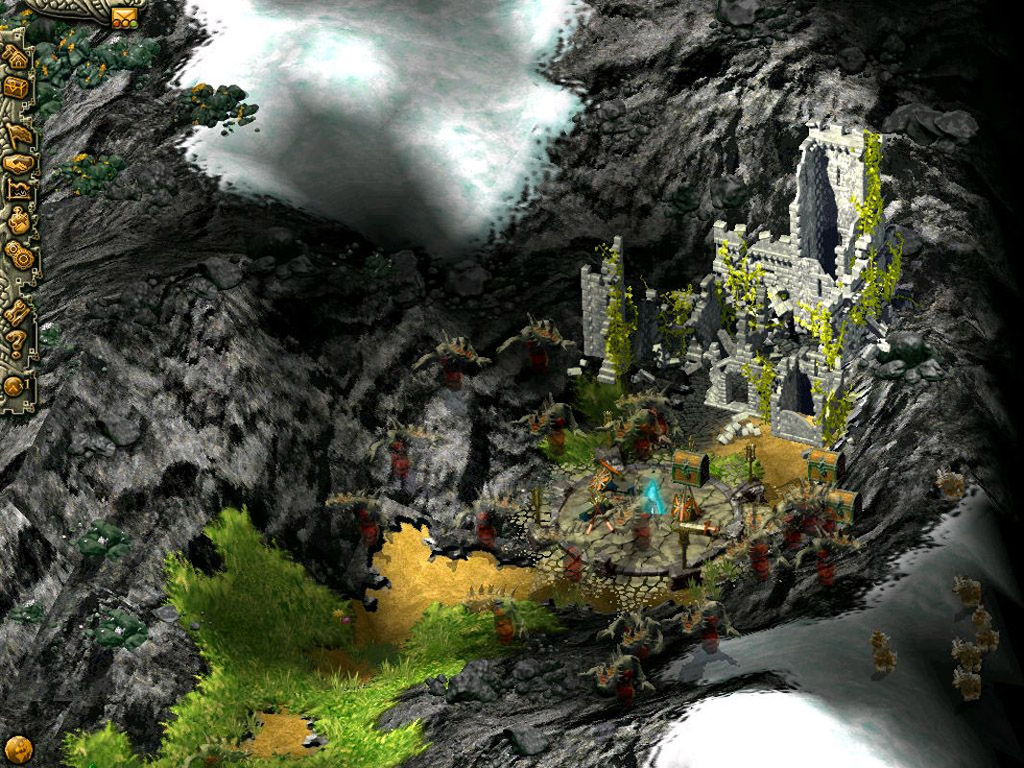The width and height of the screenshot is (1024, 768).
Task: Open the wrench tools options menu
Action: [17, 314]
